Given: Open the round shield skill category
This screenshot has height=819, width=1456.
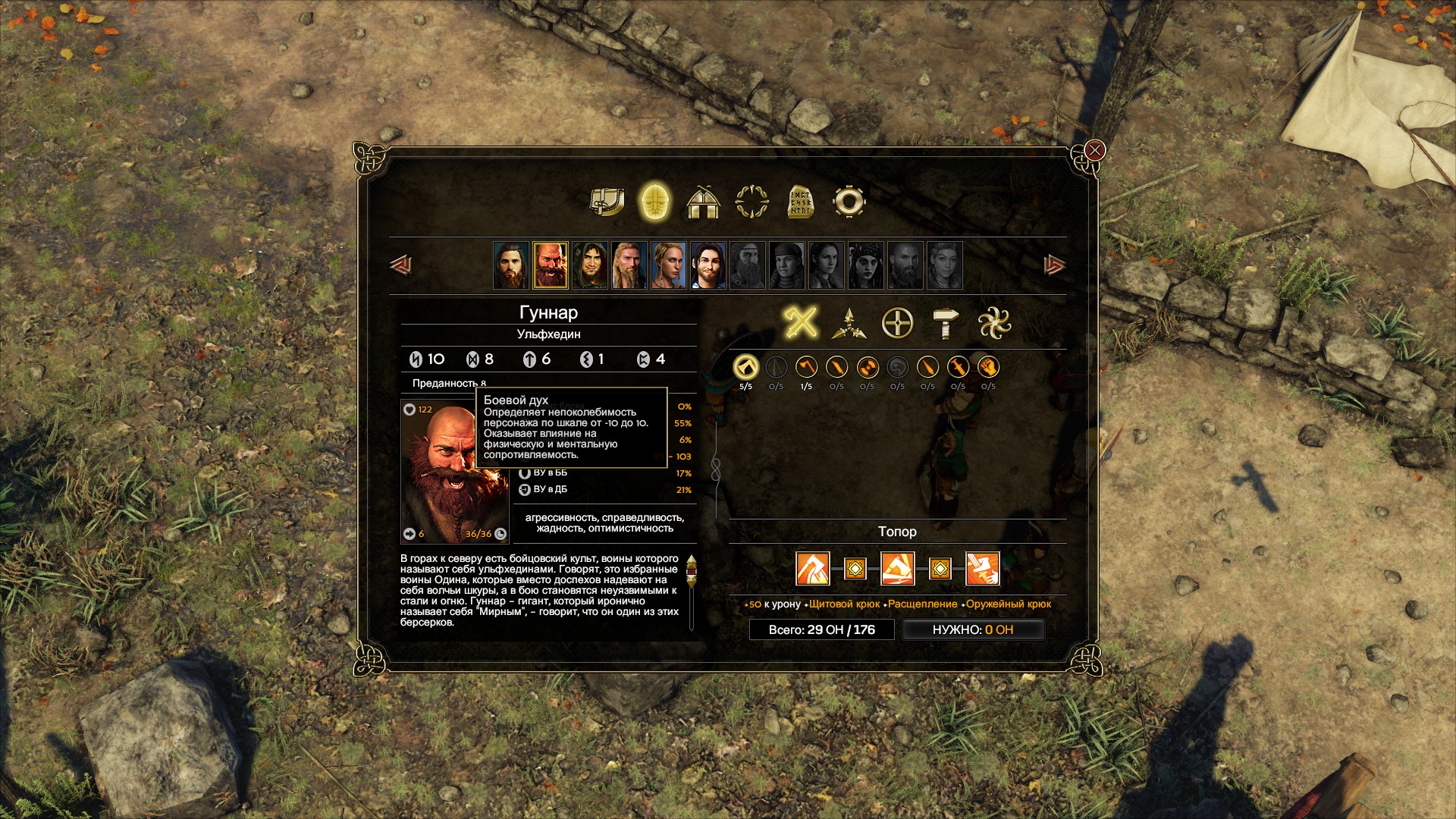Looking at the screenshot, I should click(x=897, y=324).
